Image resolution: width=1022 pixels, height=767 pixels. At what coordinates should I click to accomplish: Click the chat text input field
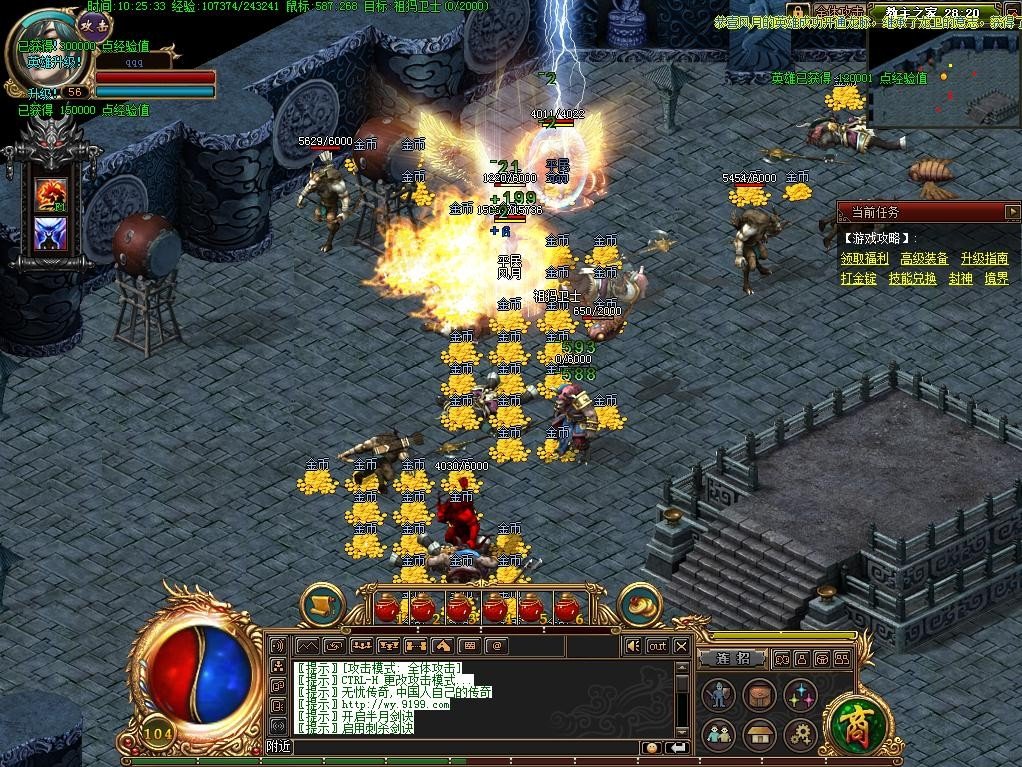pyautogui.click(x=460, y=747)
